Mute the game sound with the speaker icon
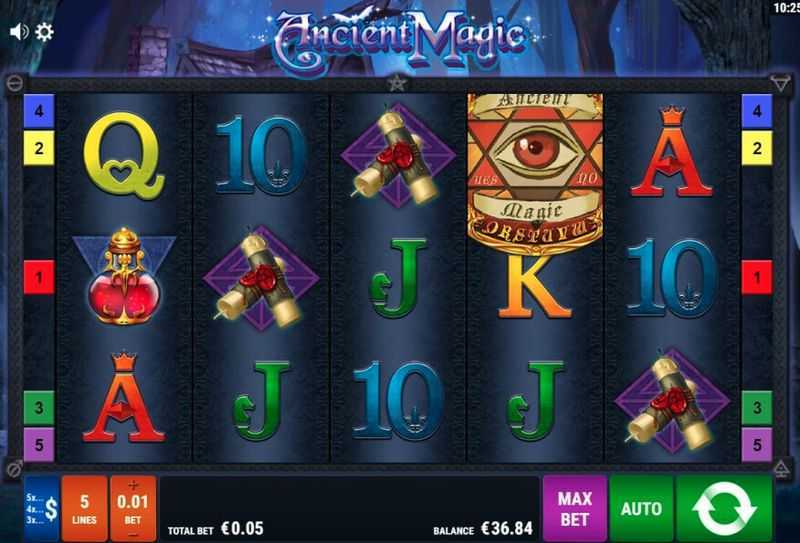The height and width of the screenshot is (543, 800). [18, 32]
